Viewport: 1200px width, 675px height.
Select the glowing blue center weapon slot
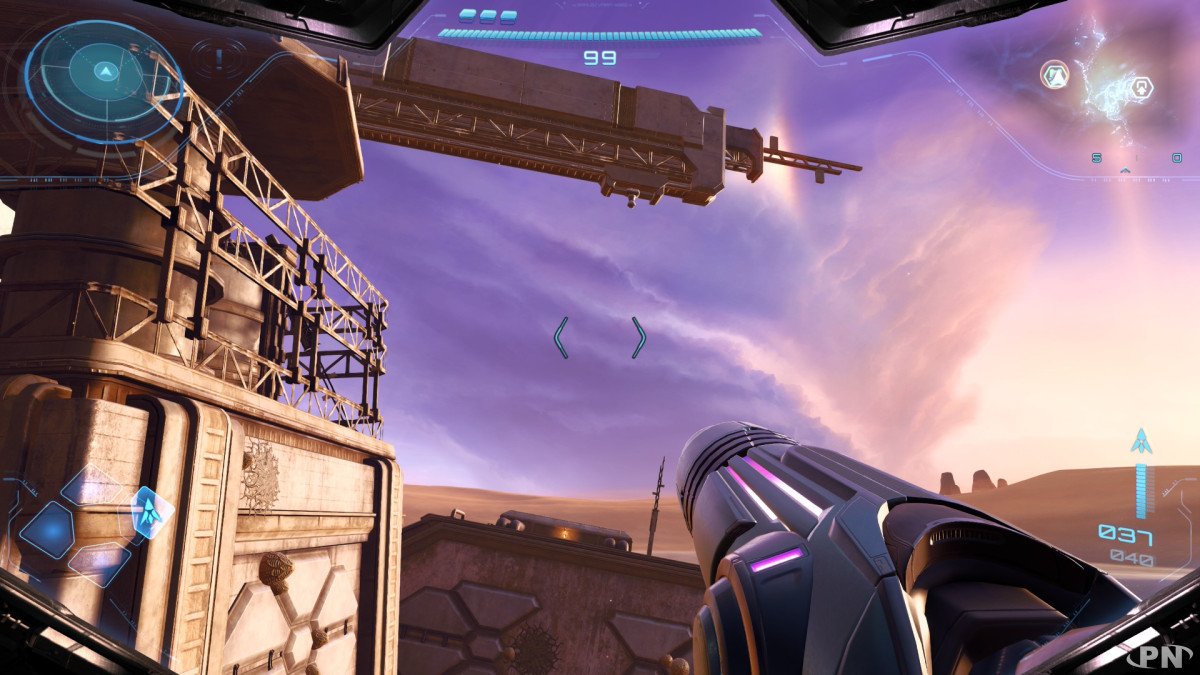point(47,529)
